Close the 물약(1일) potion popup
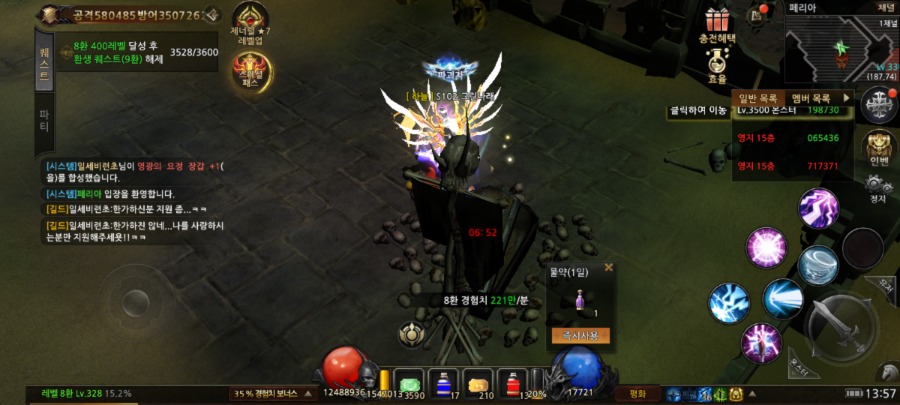The width and height of the screenshot is (900, 405). (x=608, y=267)
